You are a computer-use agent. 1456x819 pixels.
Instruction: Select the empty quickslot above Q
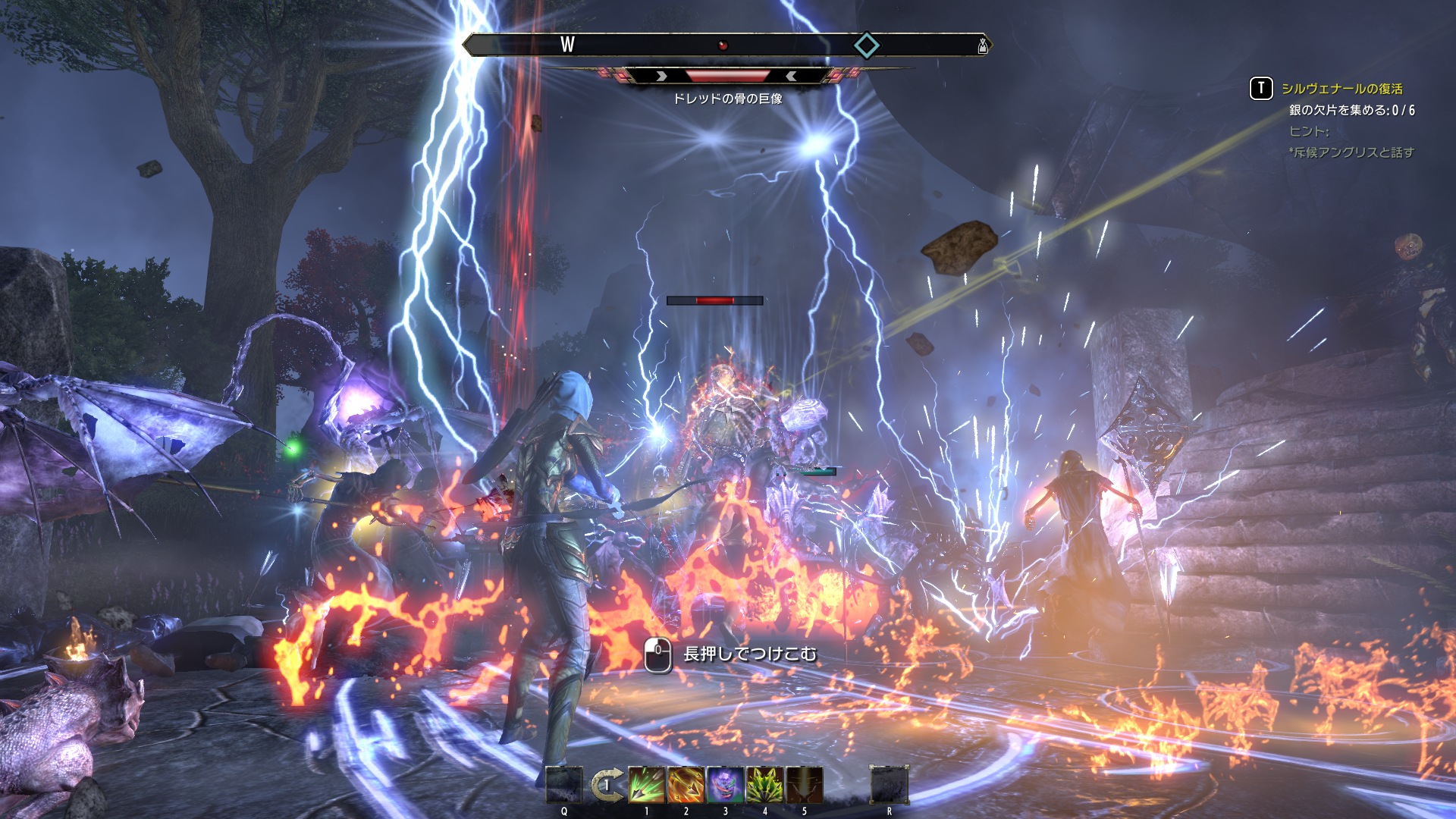(564, 784)
